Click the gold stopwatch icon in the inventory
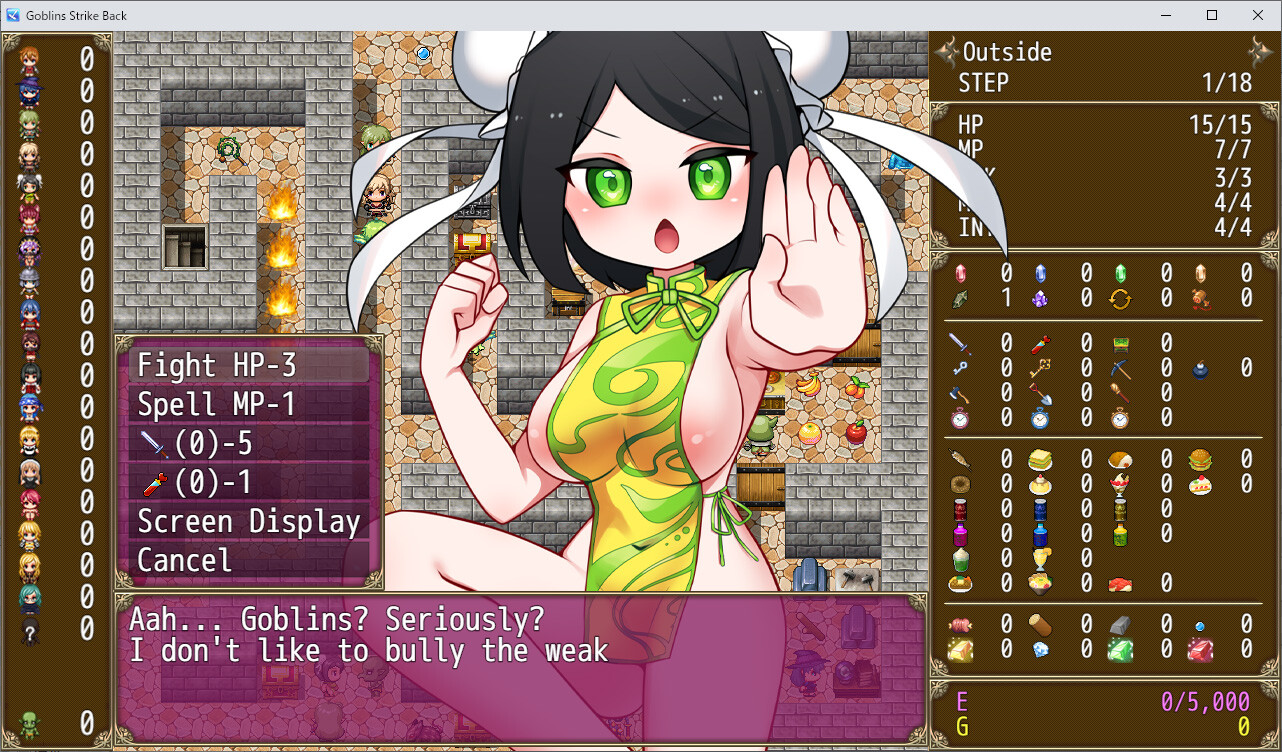Screen dimensions: 1282x752 coord(1121,419)
